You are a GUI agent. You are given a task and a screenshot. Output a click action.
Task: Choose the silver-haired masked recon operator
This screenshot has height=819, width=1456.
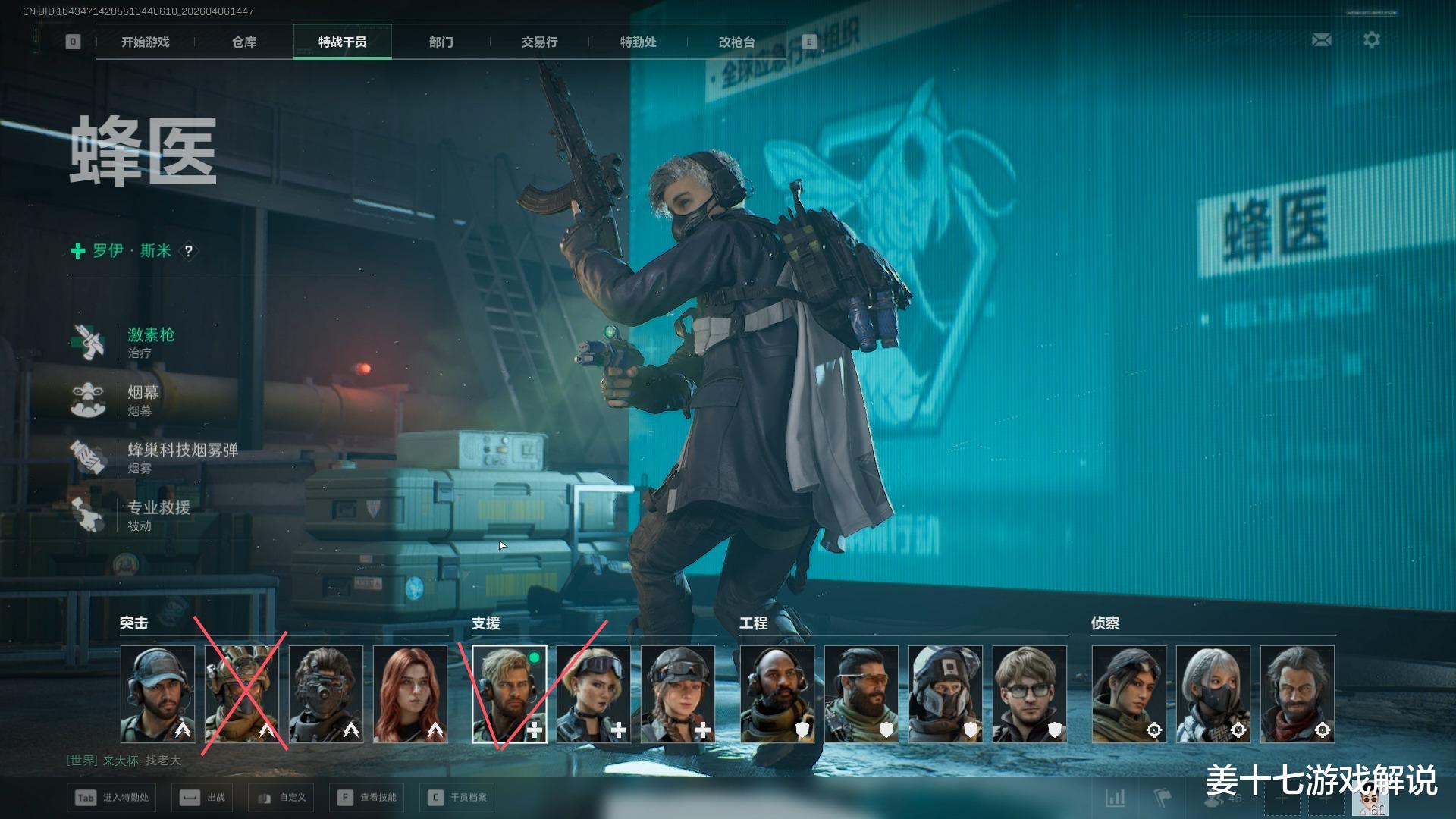[1213, 694]
